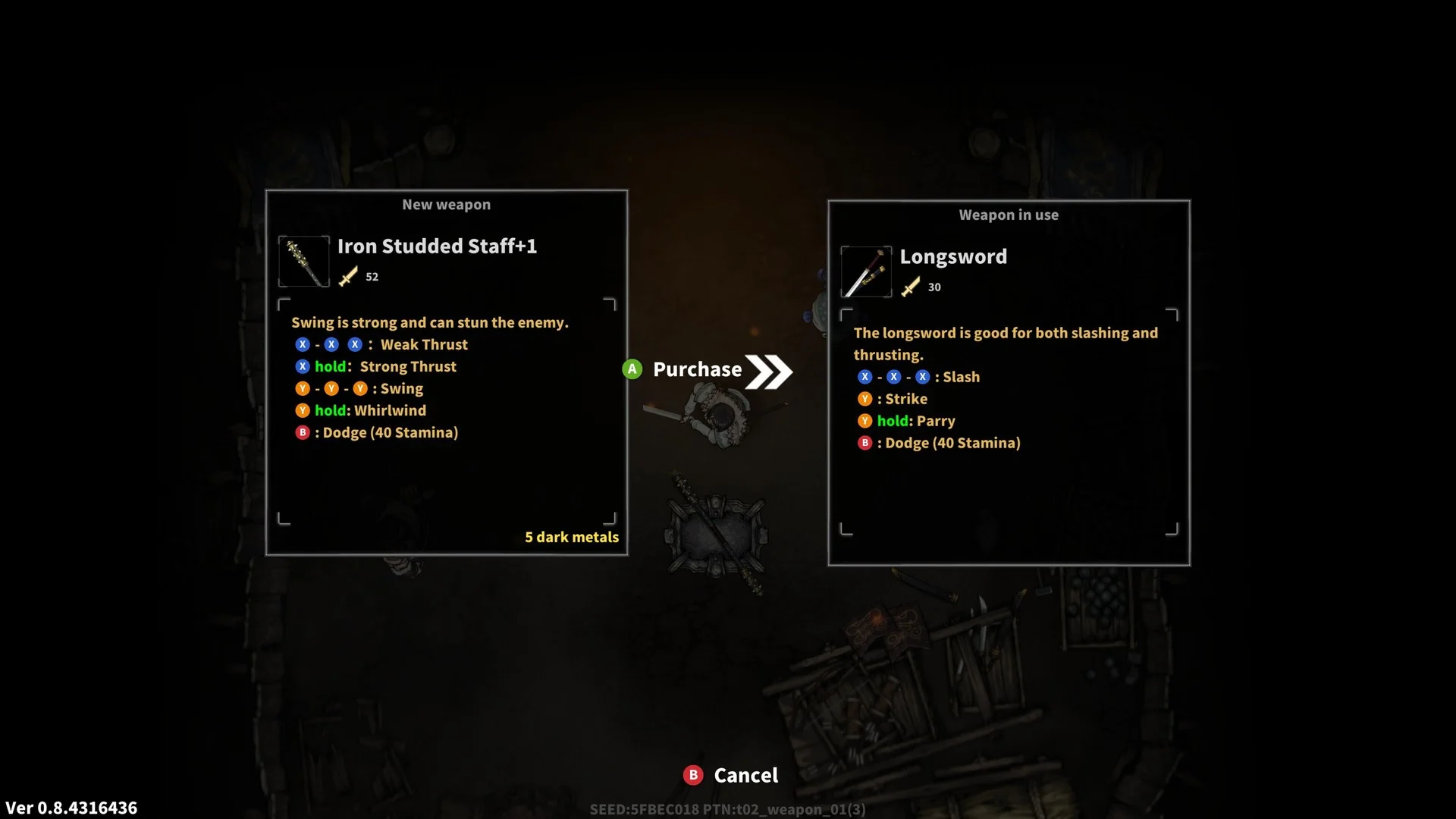Image resolution: width=1456 pixels, height=819 pixels.
Task: Purchase the Iron Studded Staff+1
Action: point(697,370)
